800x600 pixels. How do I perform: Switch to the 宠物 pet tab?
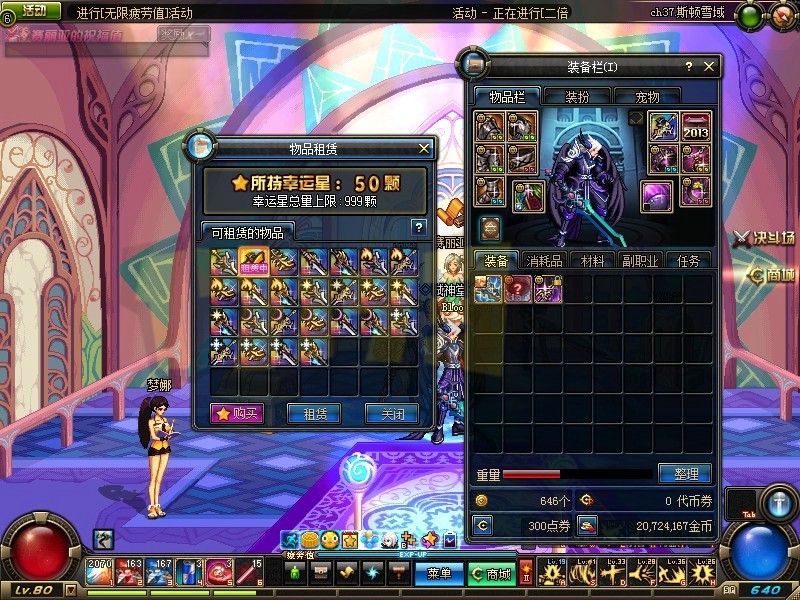(x=647, y=97)
